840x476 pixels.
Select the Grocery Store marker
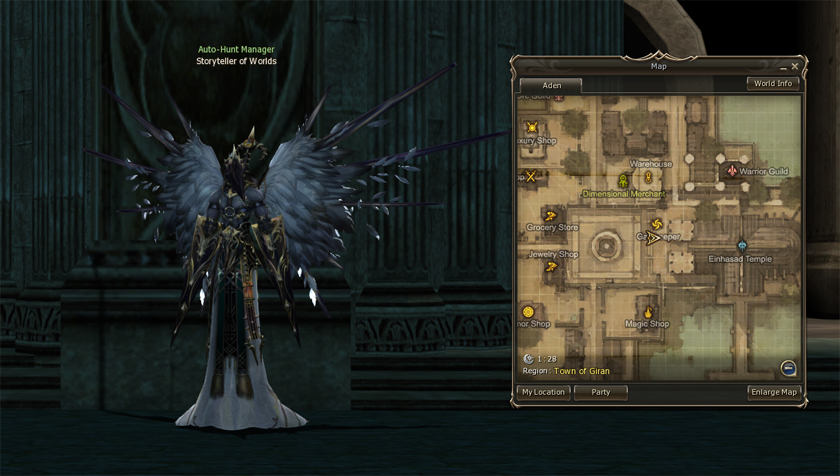(549, 215)
